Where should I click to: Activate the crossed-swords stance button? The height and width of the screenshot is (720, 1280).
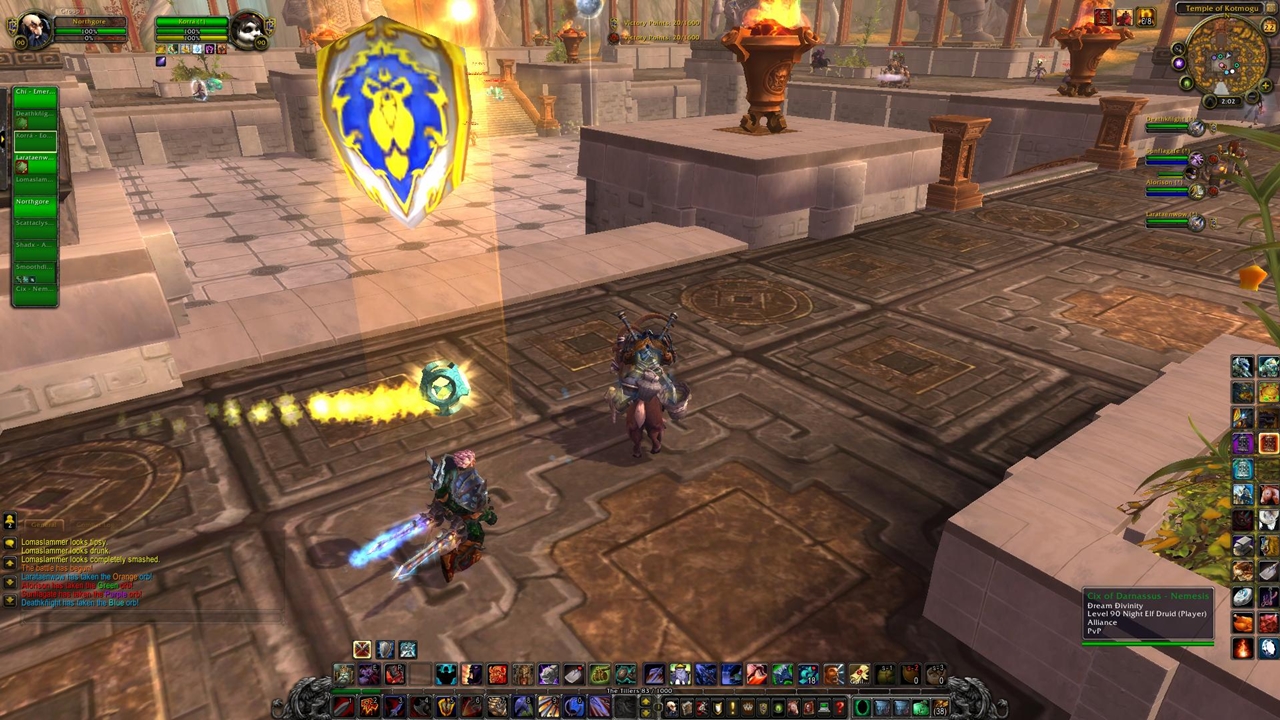tap(362, 650)
